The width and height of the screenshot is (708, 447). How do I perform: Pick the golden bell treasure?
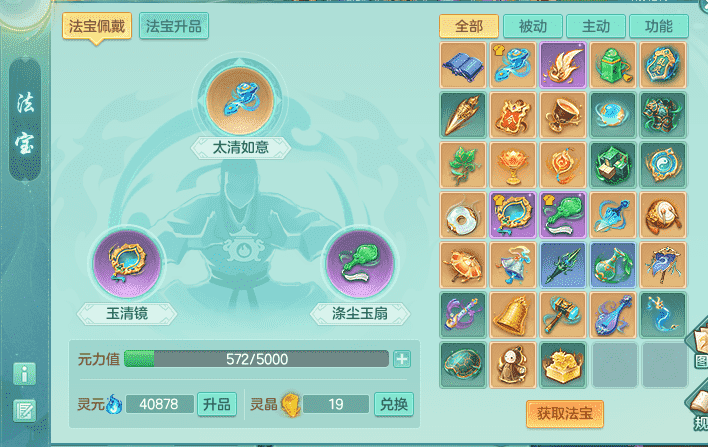click(x=513, y=315)
